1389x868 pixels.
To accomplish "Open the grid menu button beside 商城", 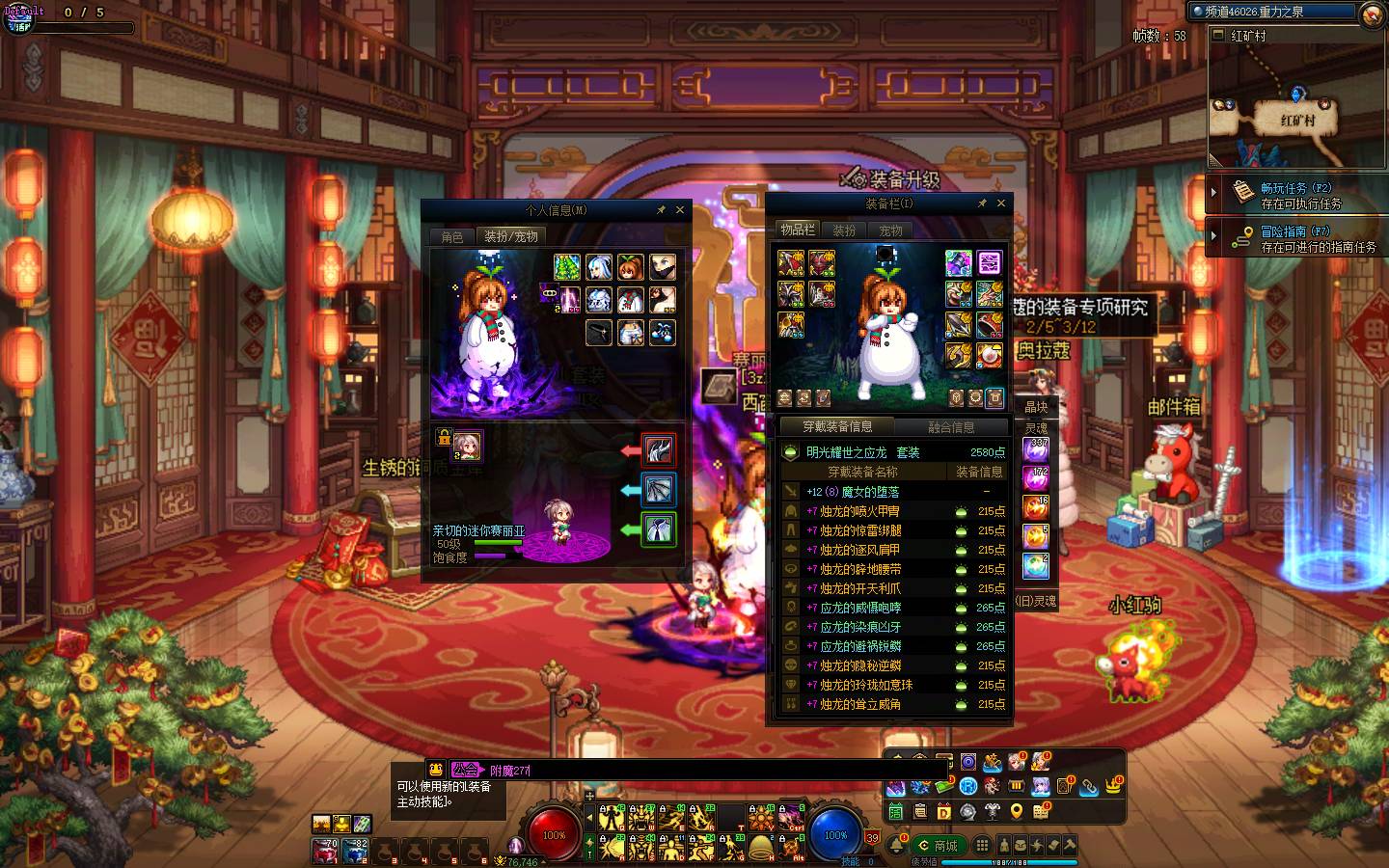I will pos(982,845).
